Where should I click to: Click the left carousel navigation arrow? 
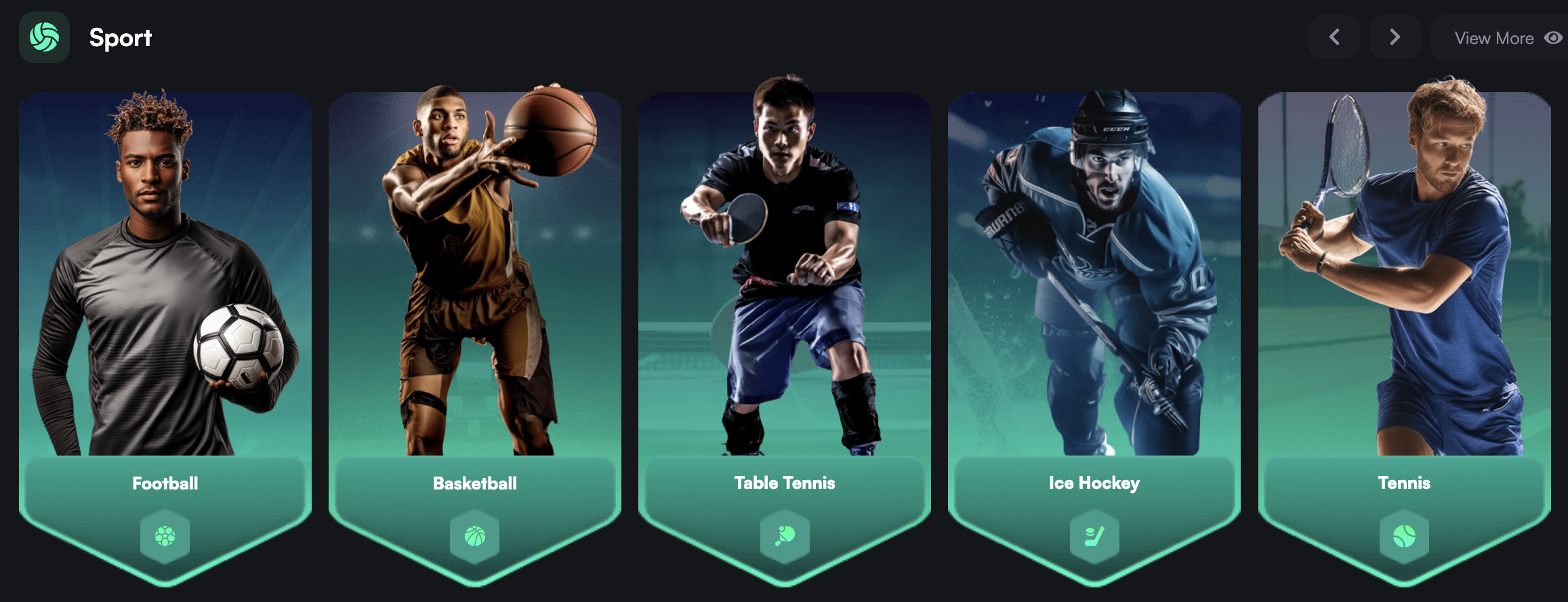pos(1334,37)
